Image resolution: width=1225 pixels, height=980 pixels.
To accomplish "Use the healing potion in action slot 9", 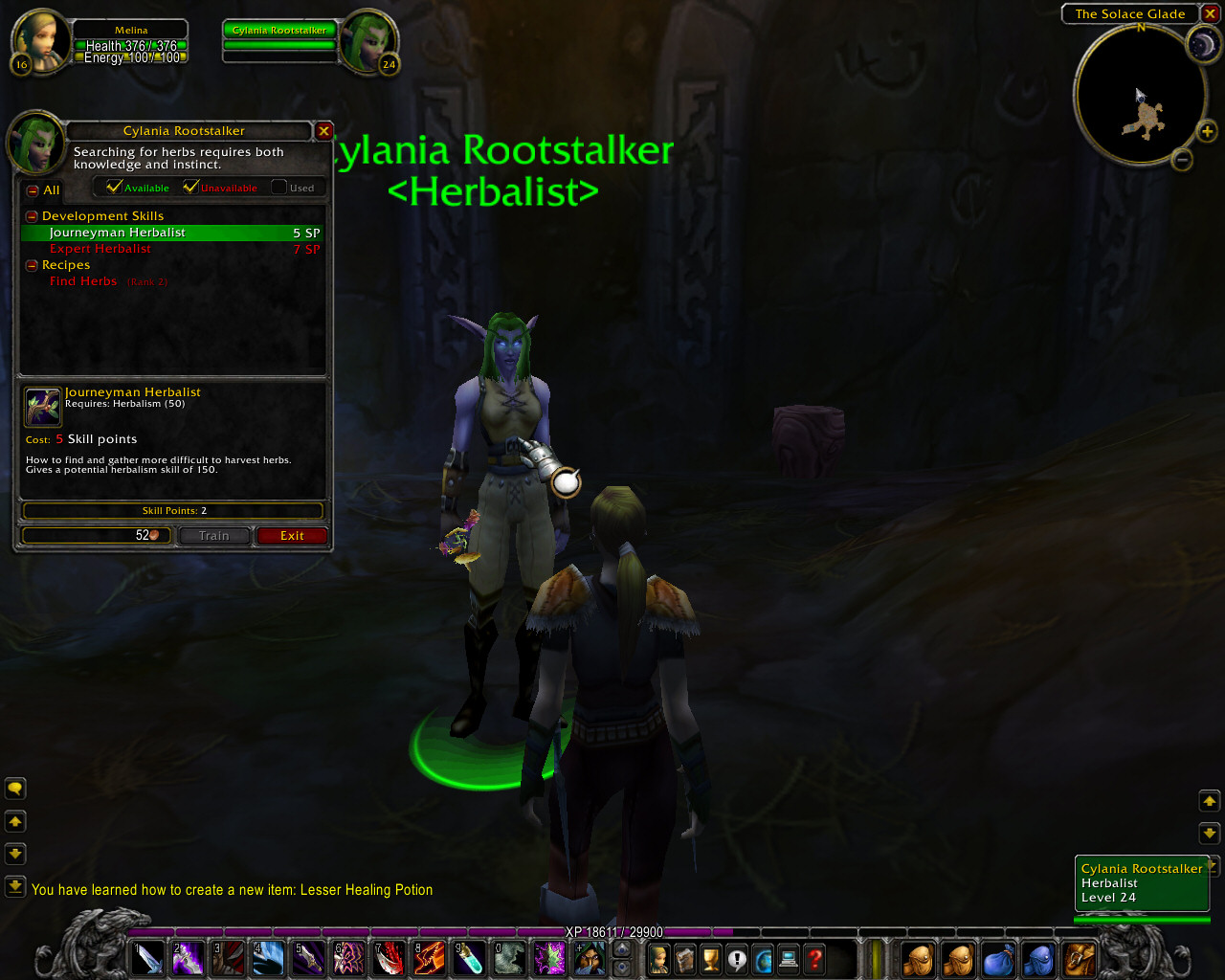I will click(x=469, y=959).
